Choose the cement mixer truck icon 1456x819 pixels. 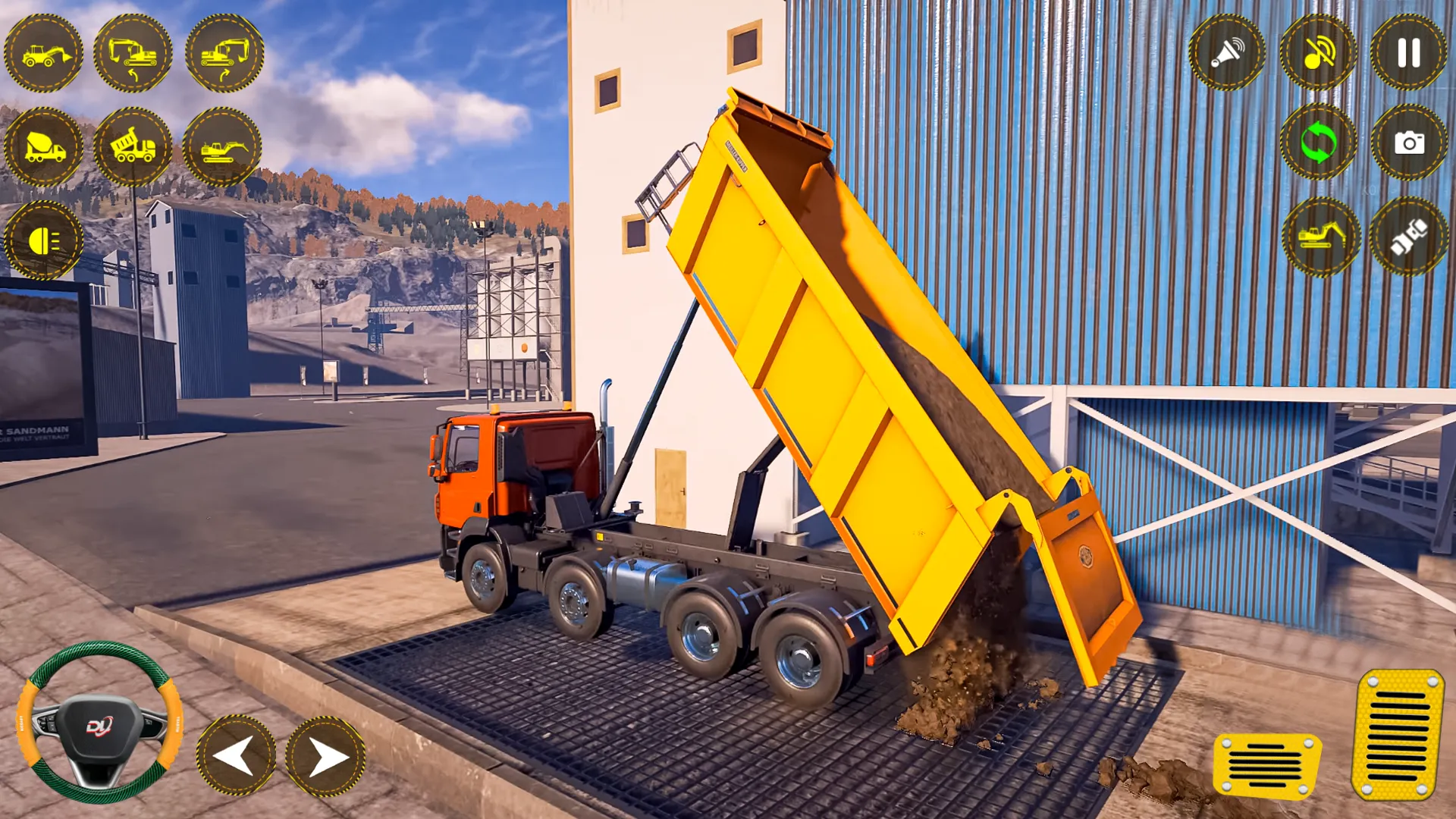point(43,146)
